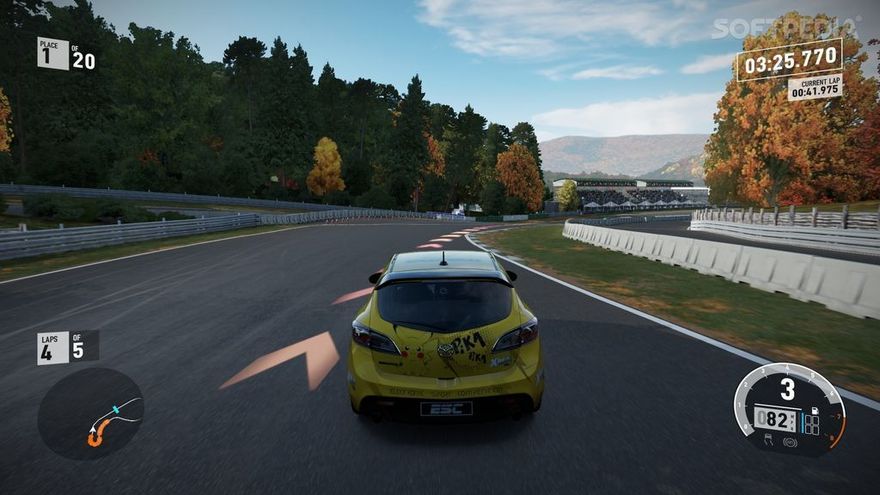This screenshot has width=880, height=495.
Task: Click the circular track minimap
Action: click(91, 414)
